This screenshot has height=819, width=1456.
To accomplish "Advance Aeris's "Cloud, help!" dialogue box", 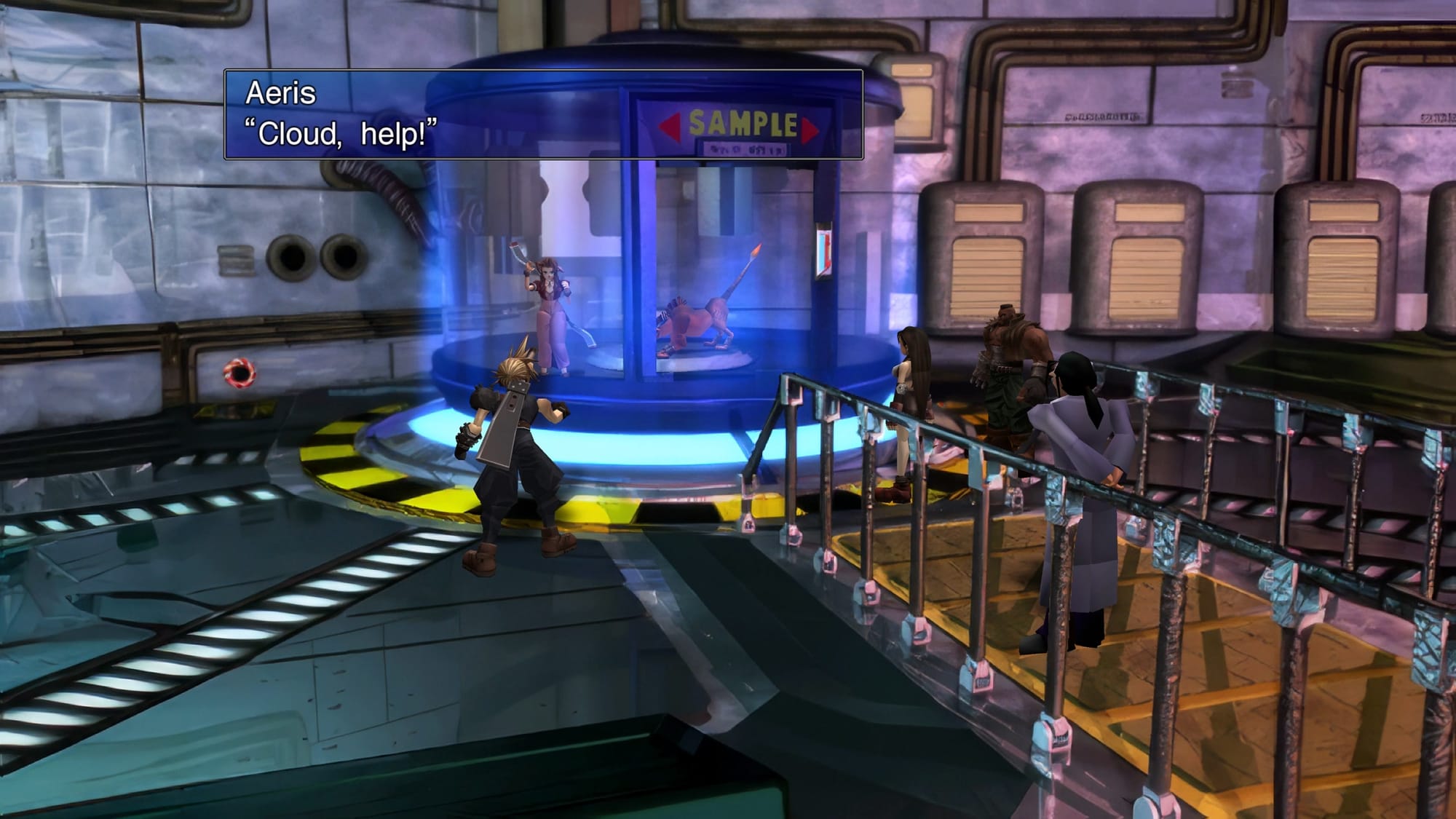I will click(543, 114).
